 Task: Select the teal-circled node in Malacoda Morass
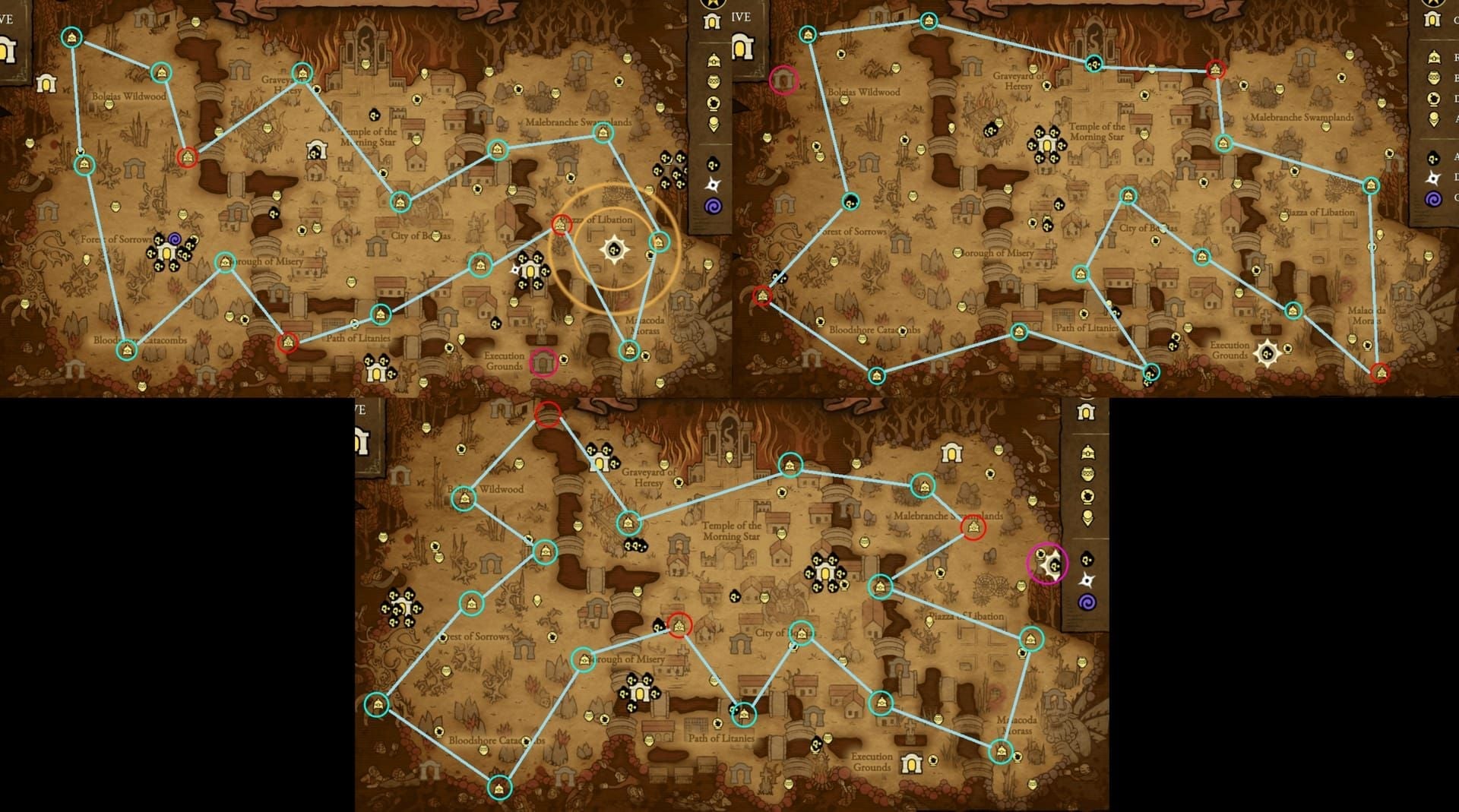(x=628, y=350)
